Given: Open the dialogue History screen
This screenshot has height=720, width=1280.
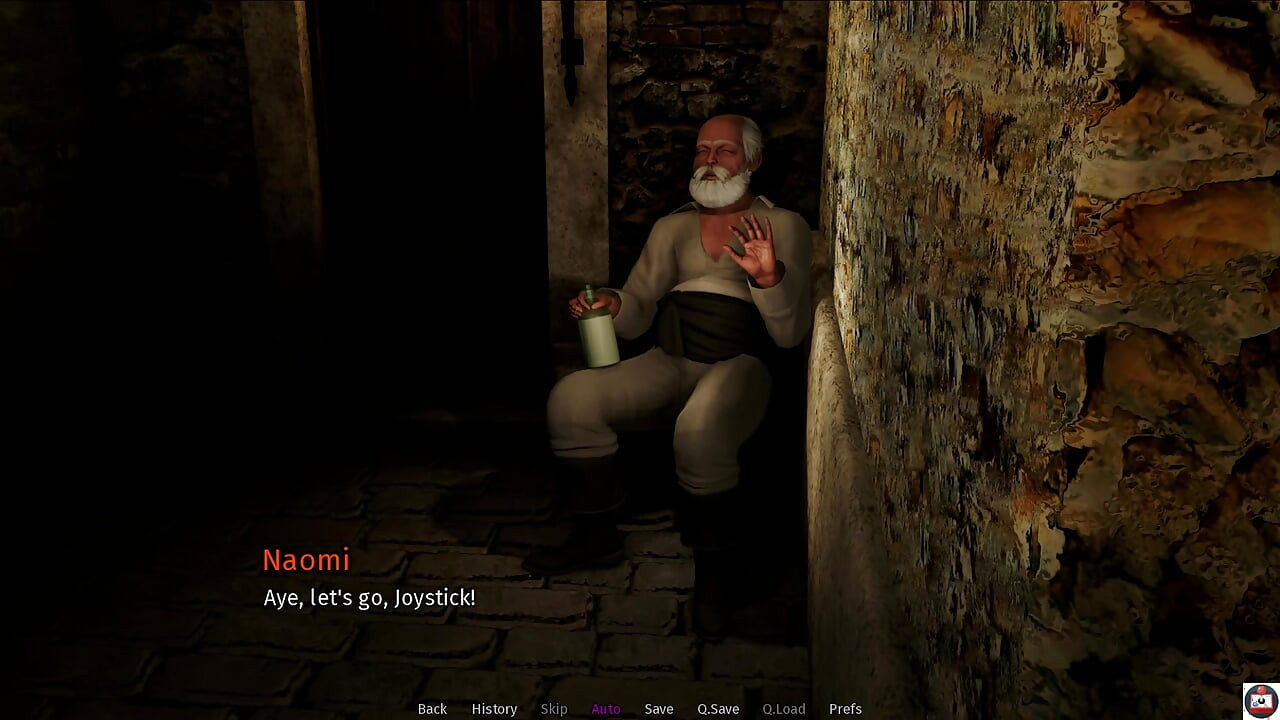Looking at the screenshot, I should [494, 708].
